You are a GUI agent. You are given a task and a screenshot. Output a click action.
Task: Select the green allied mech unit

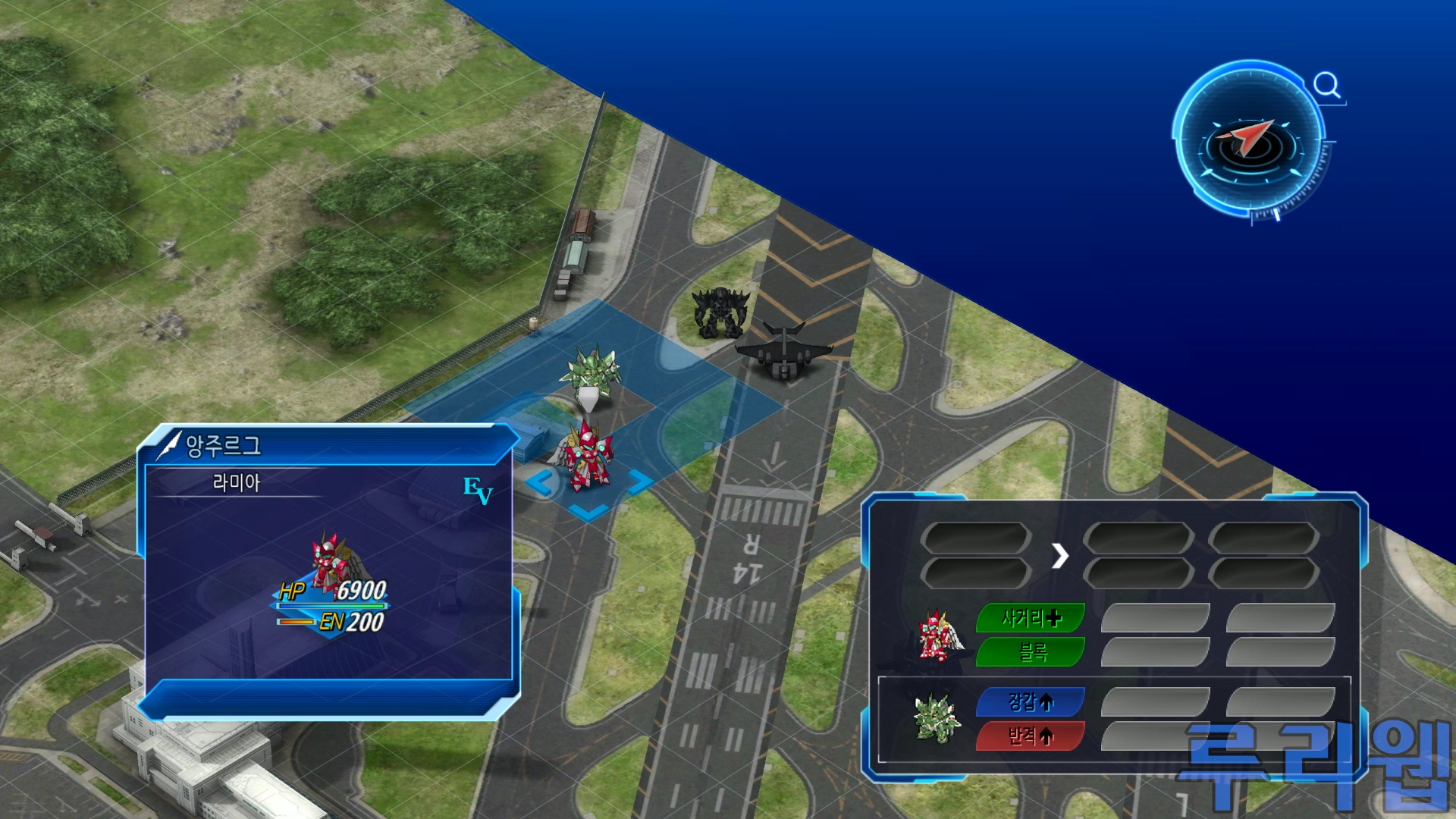[x=591, y=374]
